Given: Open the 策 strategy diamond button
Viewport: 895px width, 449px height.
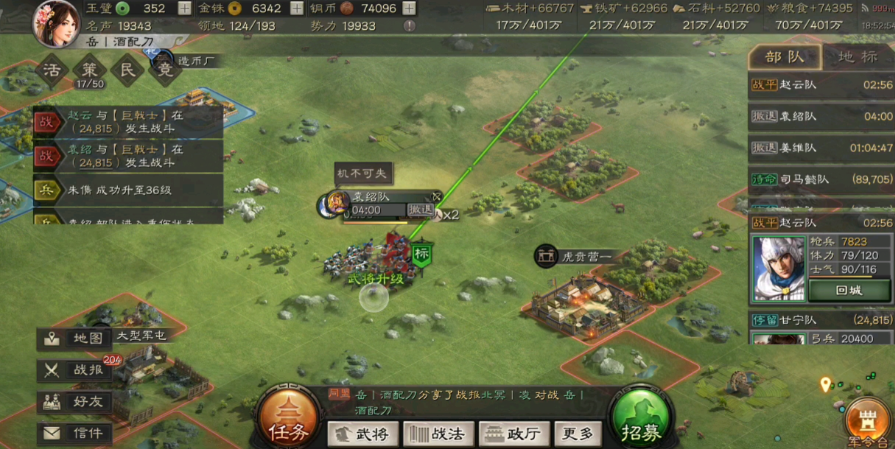Looking at the screenshot, I should [91, 70].
